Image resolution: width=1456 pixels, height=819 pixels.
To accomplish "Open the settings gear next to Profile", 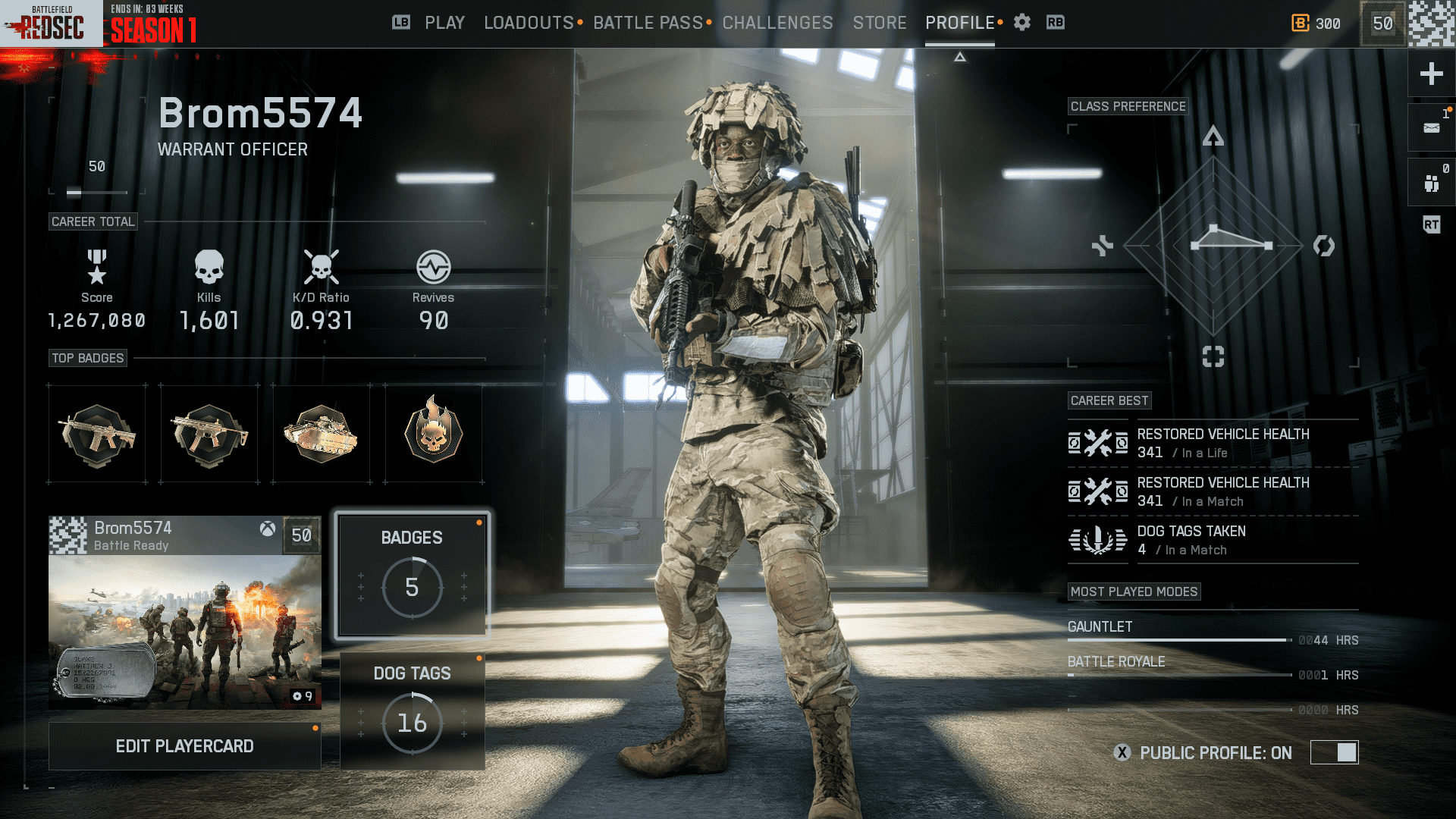I will pos(1021,23).
